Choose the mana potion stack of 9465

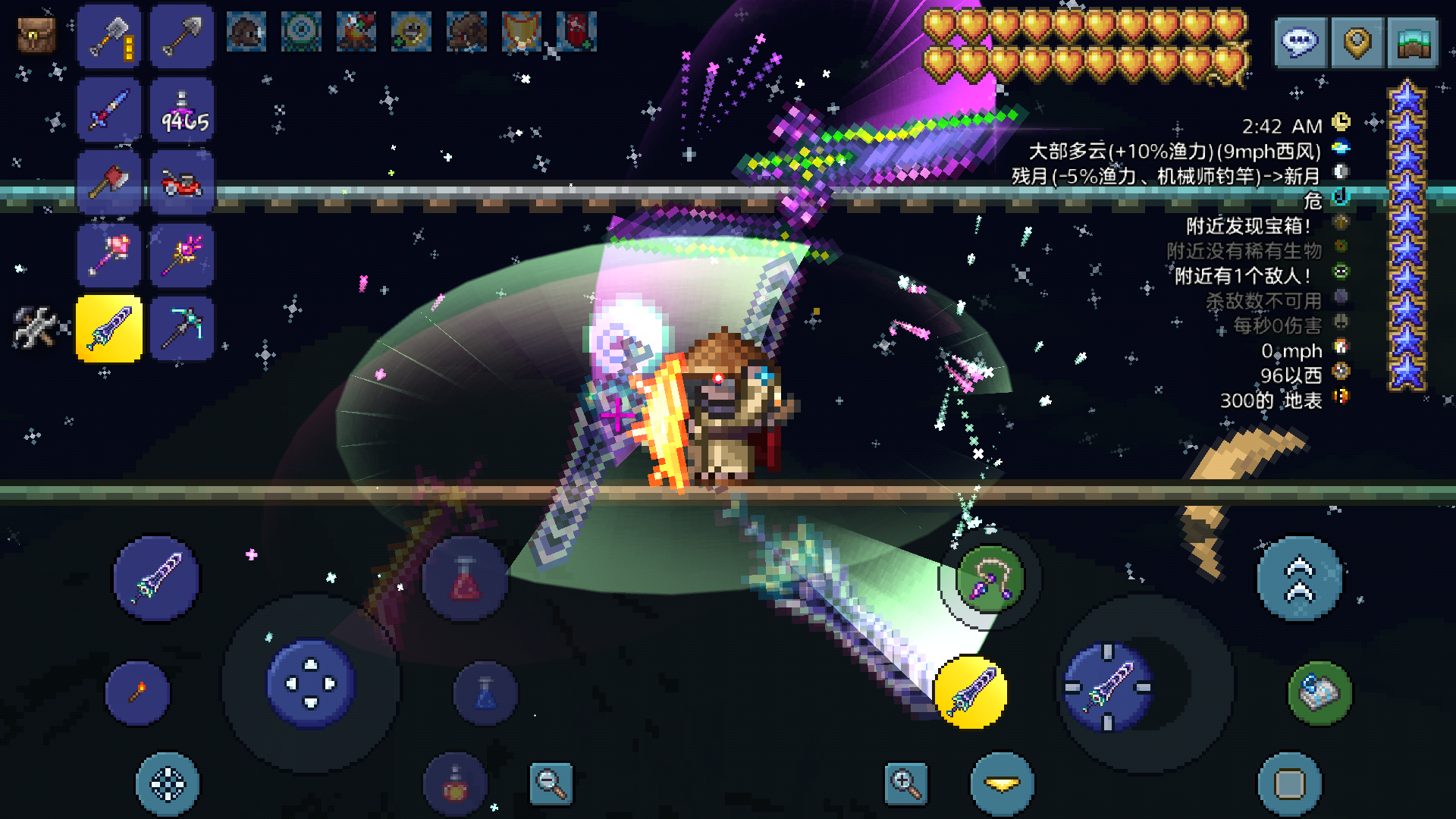tap(182, 110)
